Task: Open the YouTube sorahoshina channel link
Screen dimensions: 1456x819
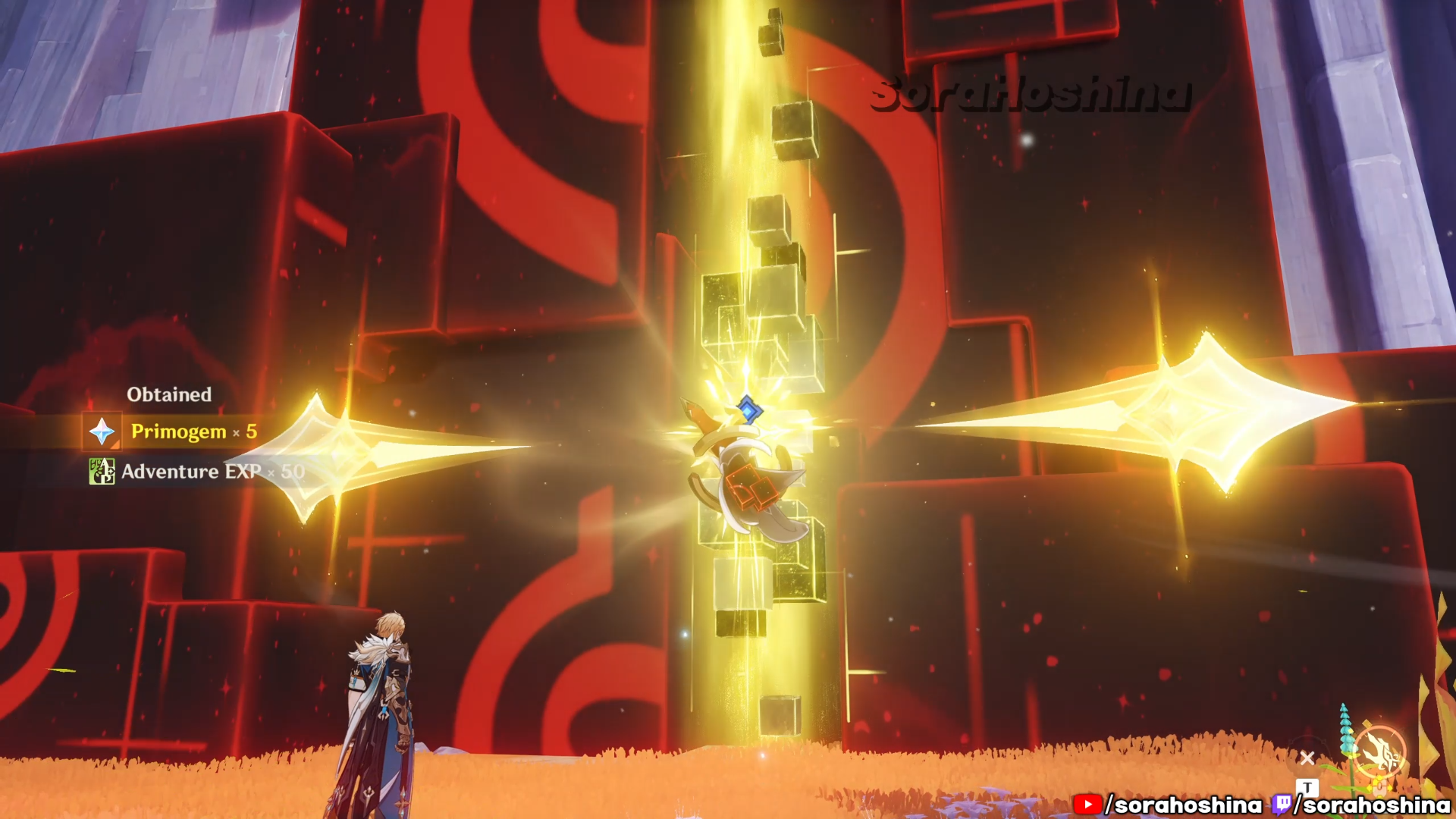Action: pyautogui.click(x=1169, y=805)
